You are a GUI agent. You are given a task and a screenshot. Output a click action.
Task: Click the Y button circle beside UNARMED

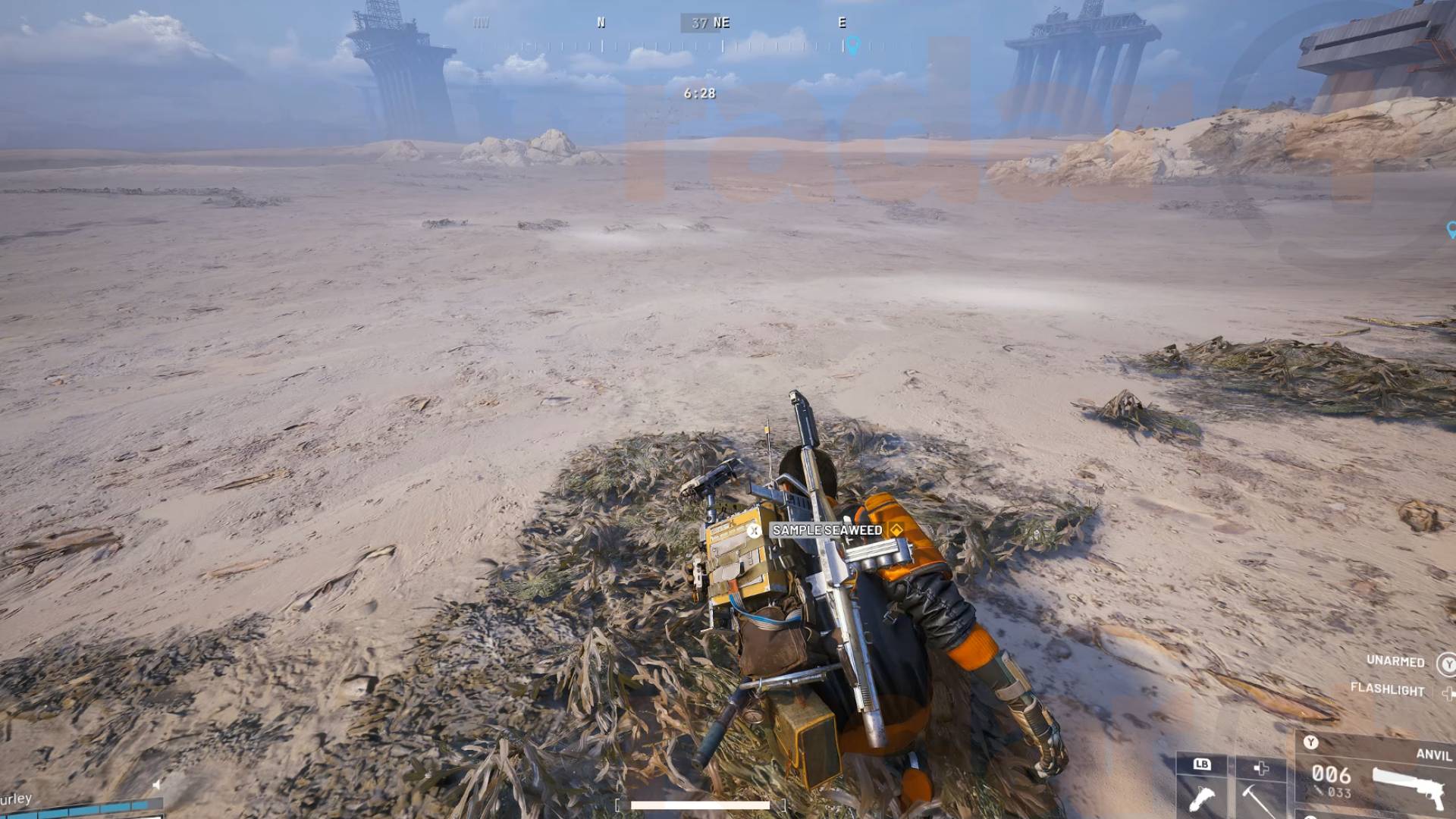click(1448, 662)
